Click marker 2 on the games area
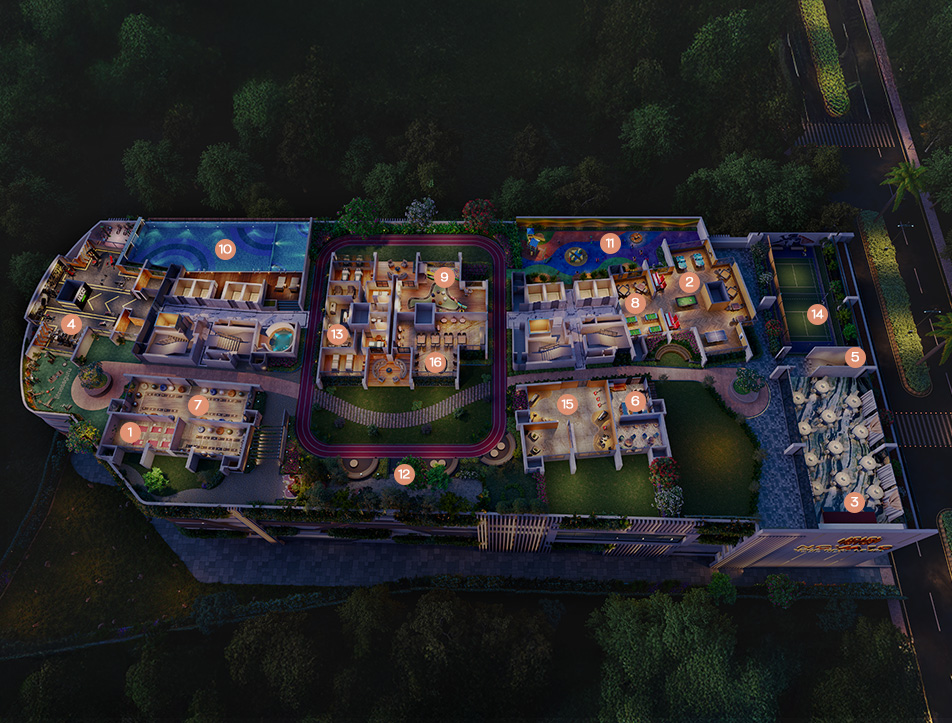952x723 pixels. pyautogui.click(x=688, y=282)
